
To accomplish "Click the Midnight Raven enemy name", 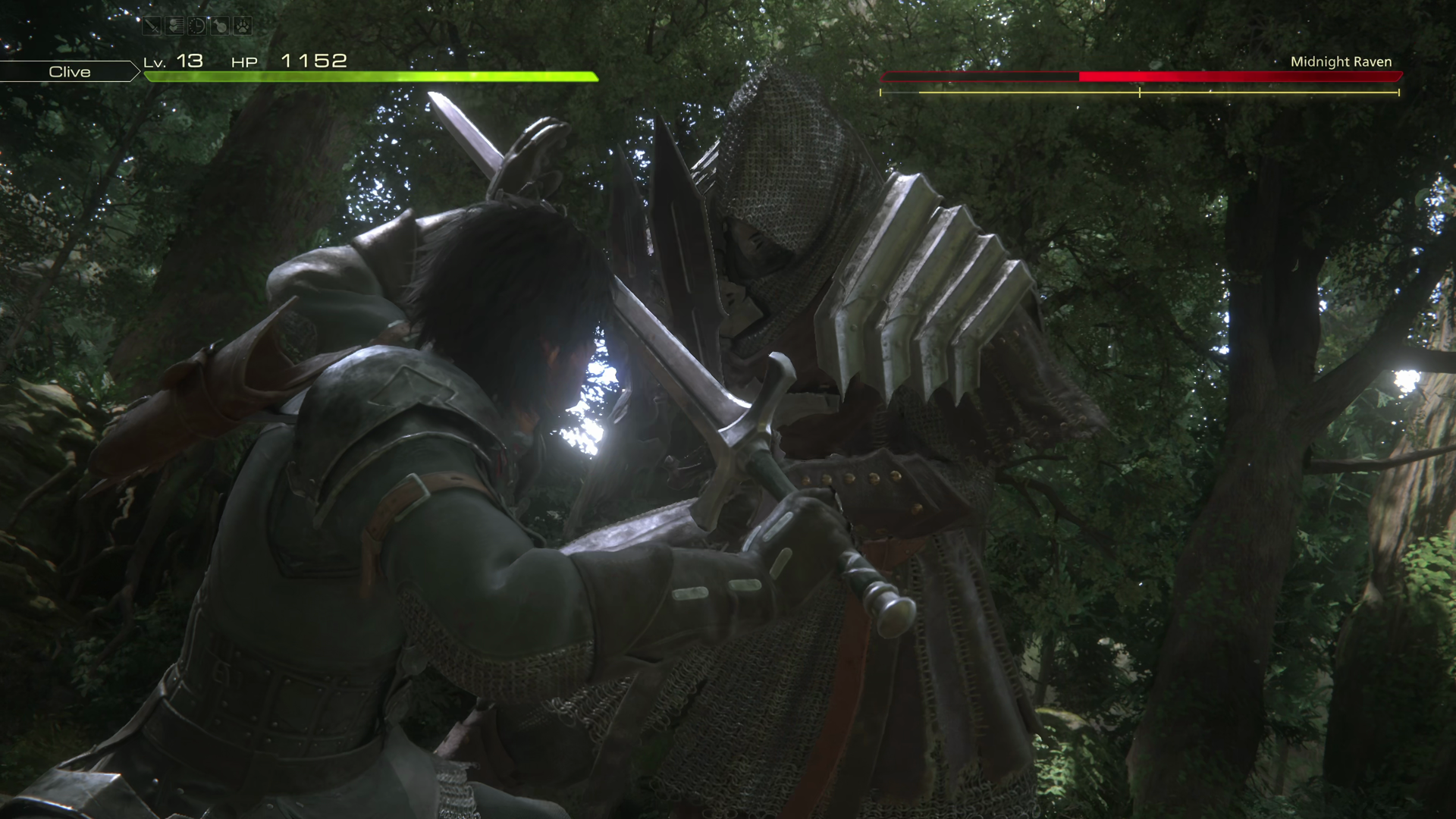I will (x=1341, y=61).
